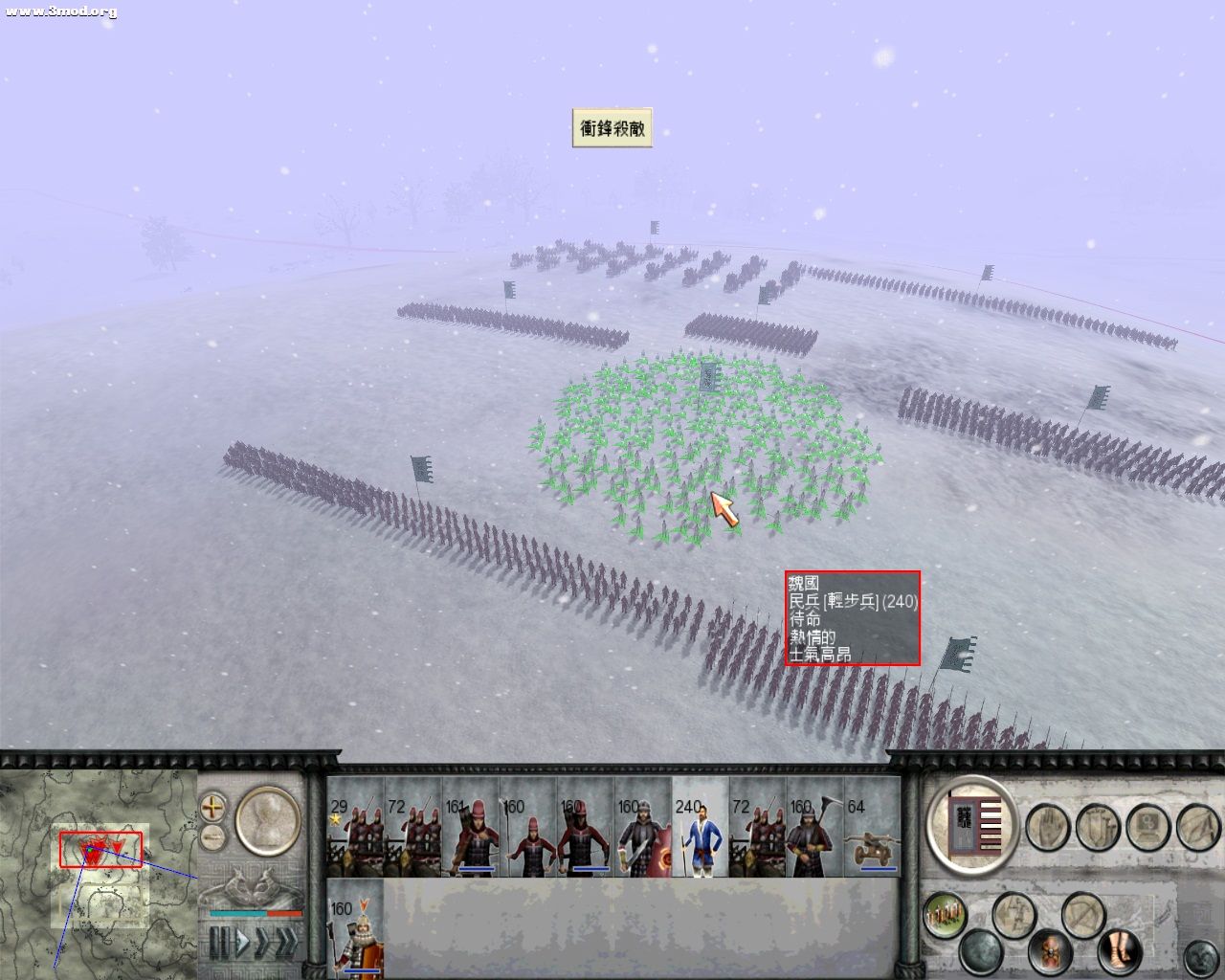Zoom the radar using the plus icon
The image size is (1225, 980).
click(x=212, y=809)
